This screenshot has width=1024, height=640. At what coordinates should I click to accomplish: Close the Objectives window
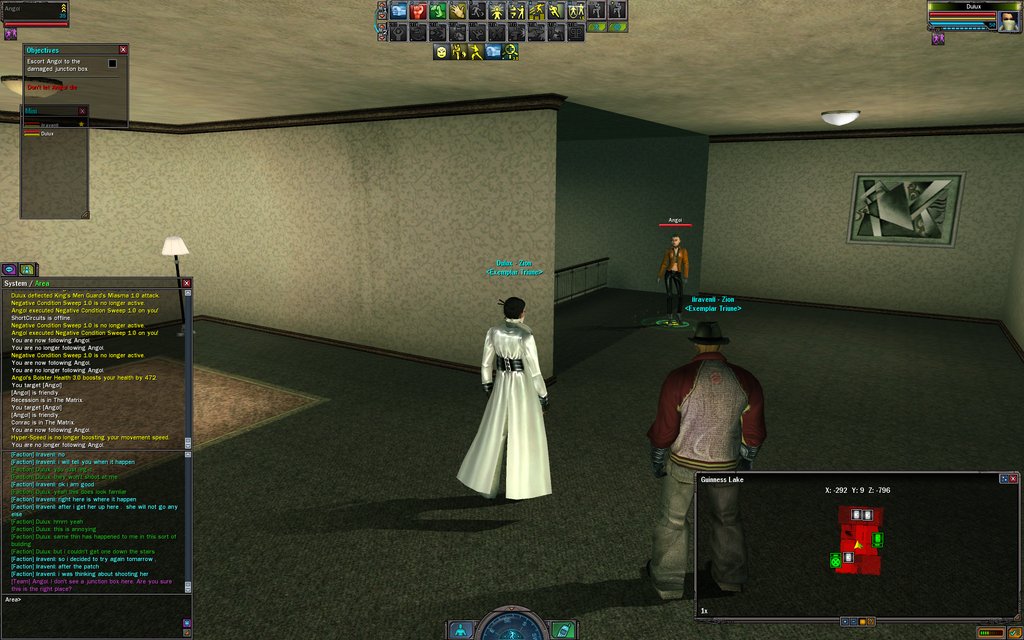[x=123, y=50]
